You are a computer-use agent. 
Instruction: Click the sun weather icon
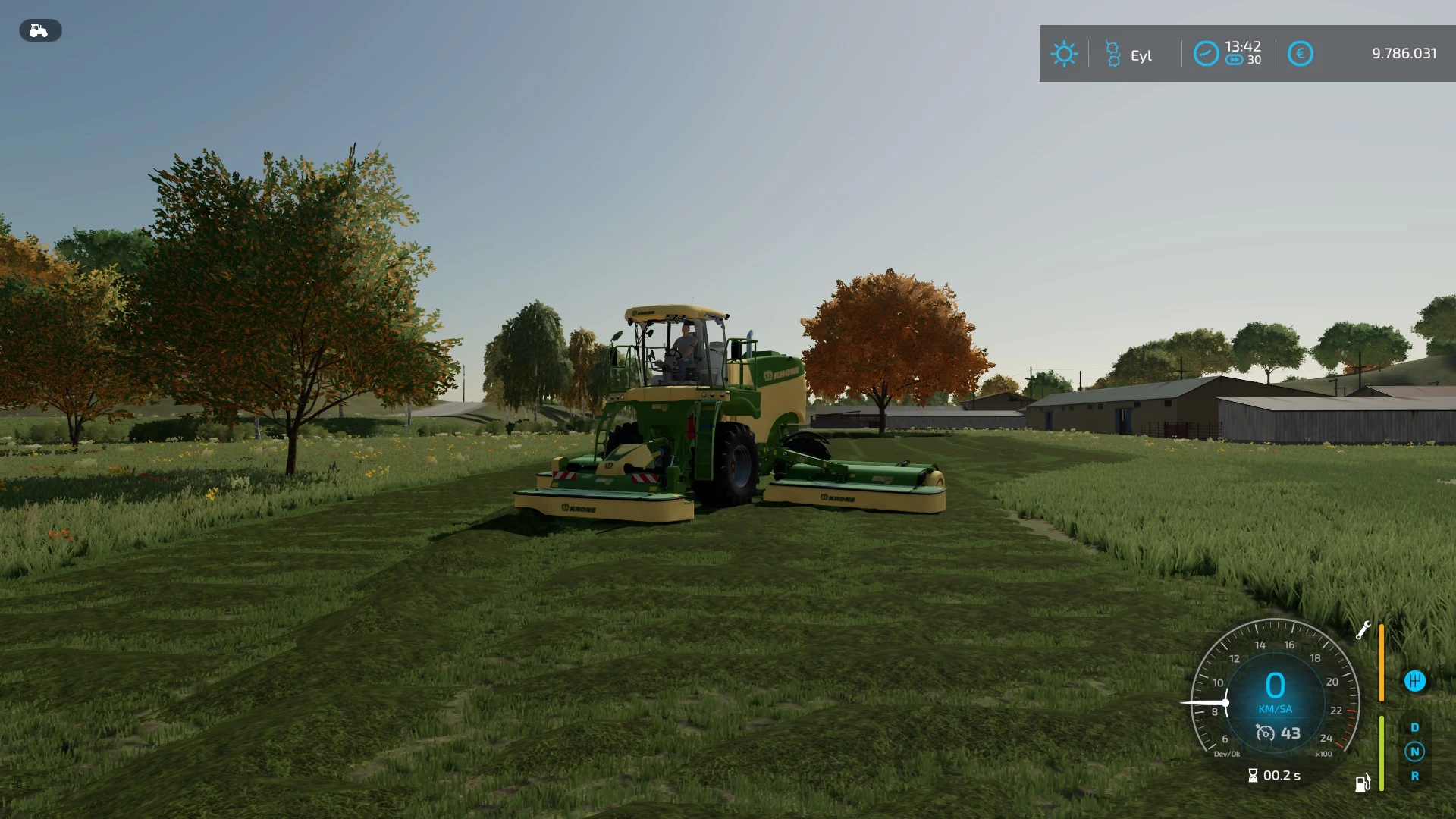(x=1065, y=53)
